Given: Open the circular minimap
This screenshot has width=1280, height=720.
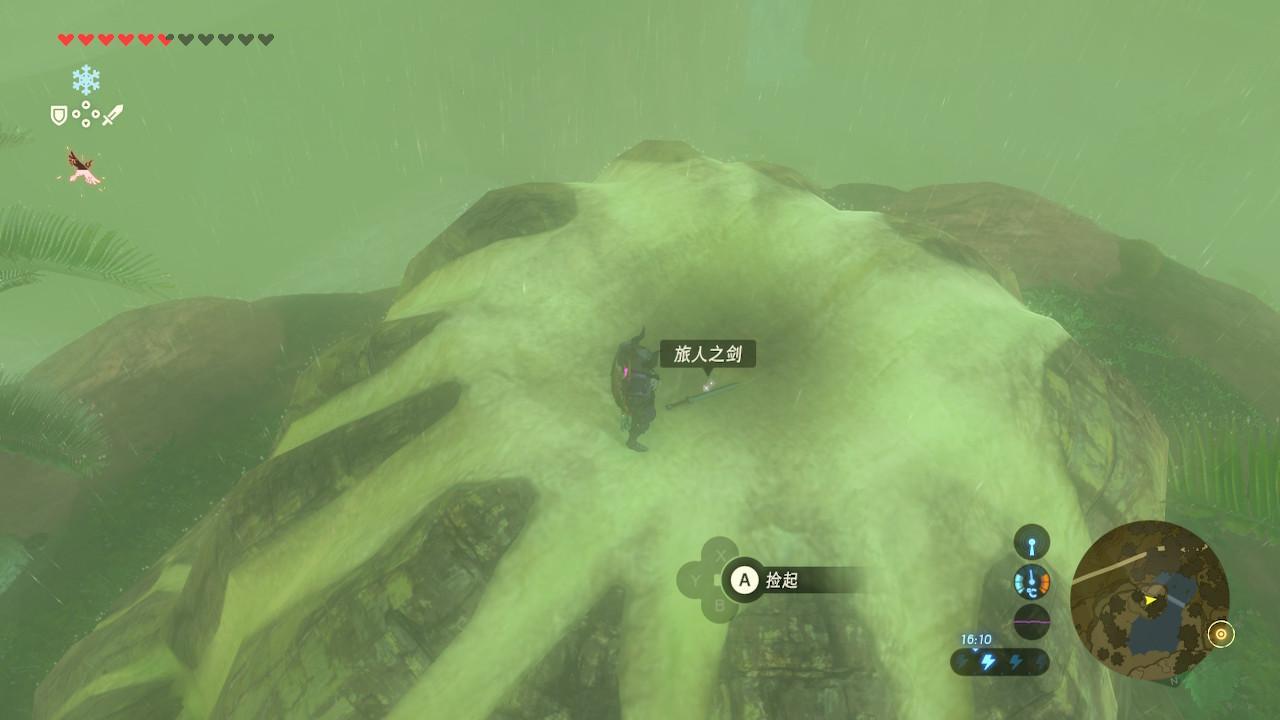Looking at the screenshot, I should coord(1149,599).
